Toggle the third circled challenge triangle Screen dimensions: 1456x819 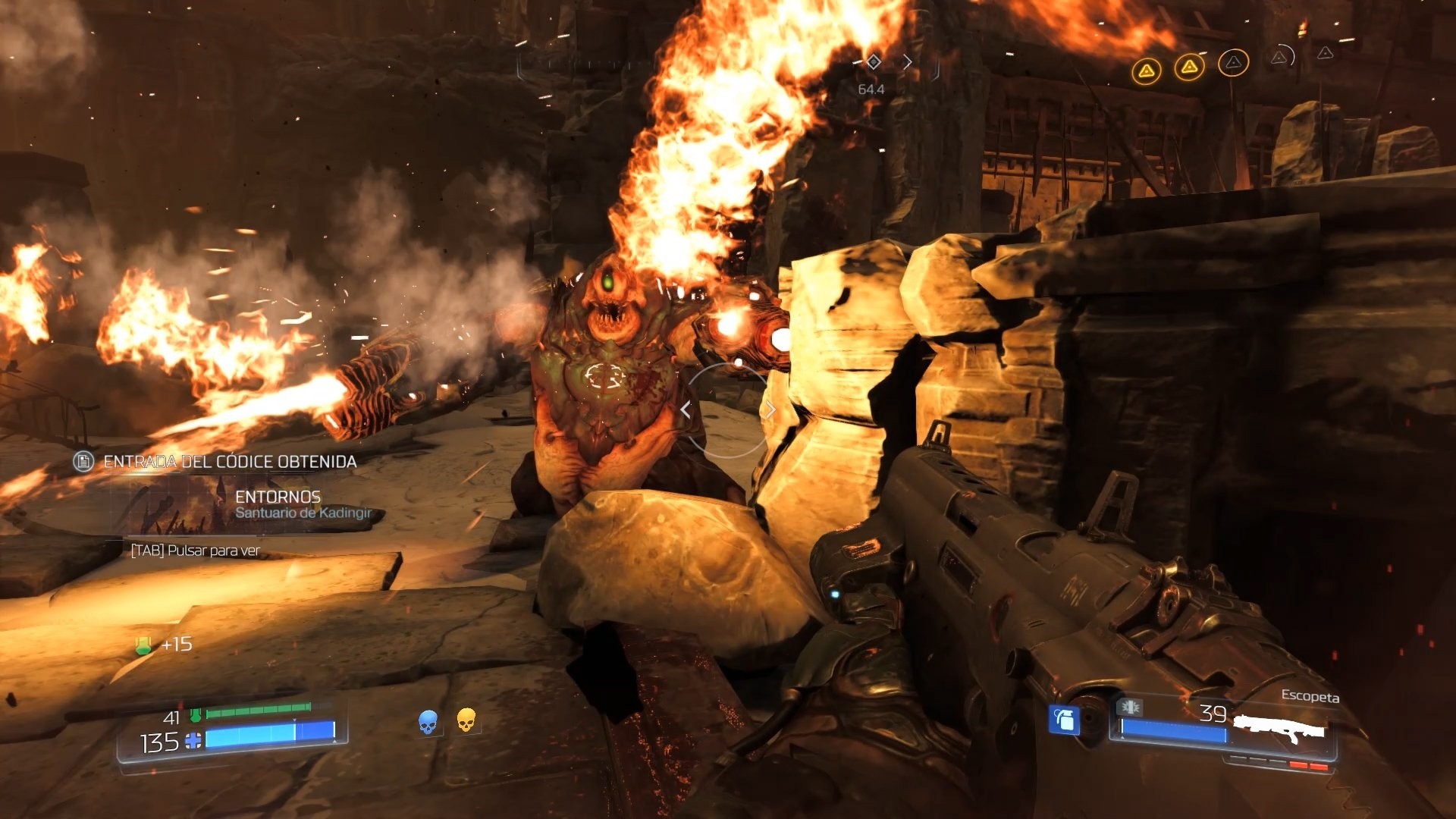pos(1234,62)
